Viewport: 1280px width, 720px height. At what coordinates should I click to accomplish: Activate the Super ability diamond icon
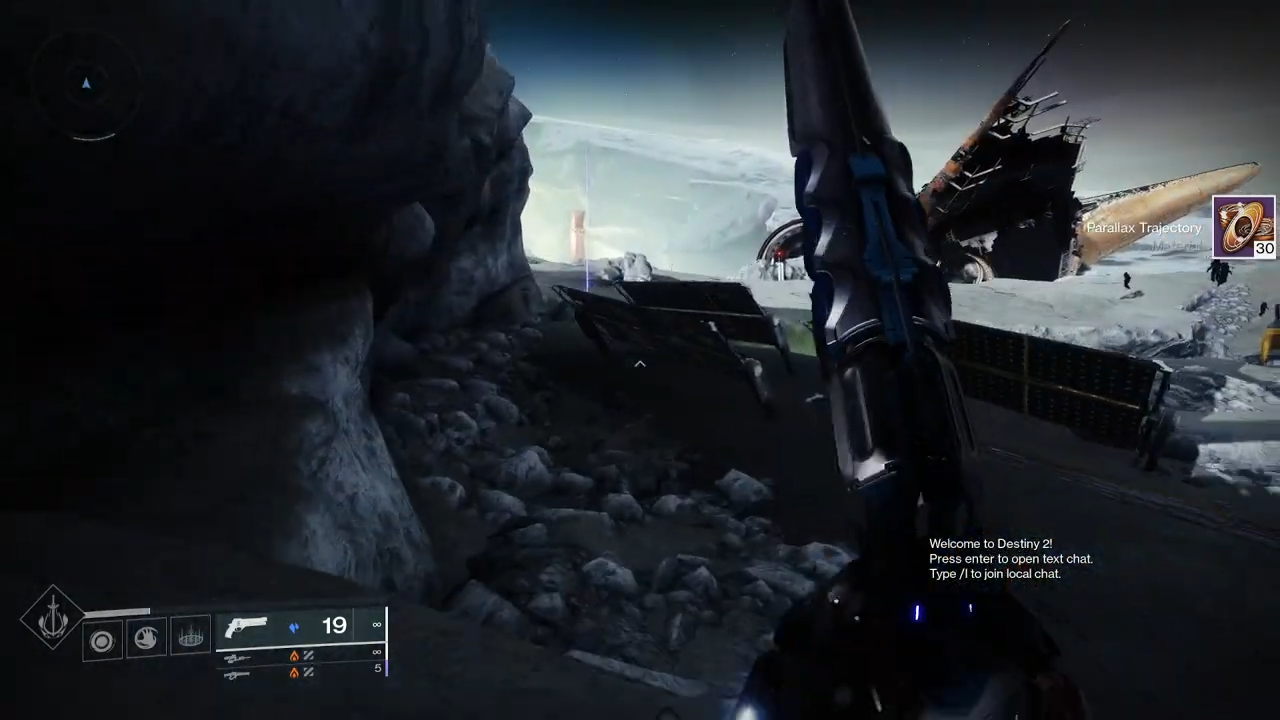(53, 619)
